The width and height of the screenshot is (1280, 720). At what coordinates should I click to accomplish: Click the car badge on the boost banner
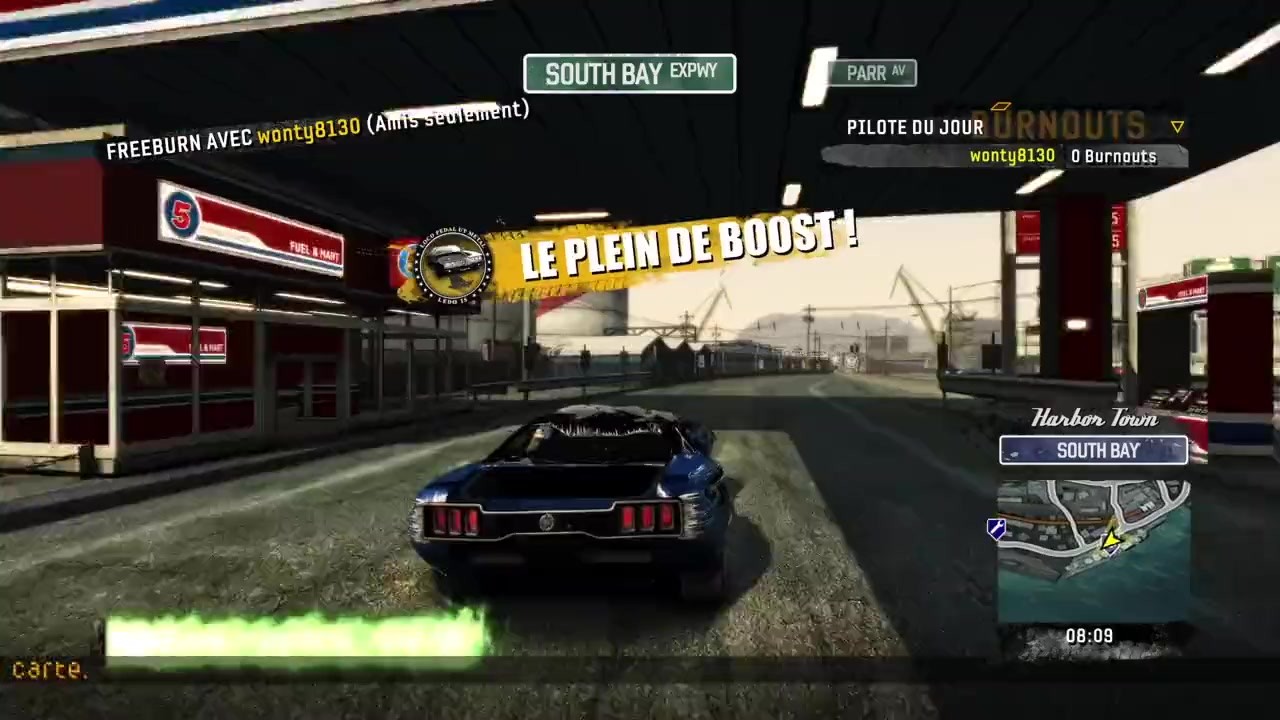(453, 265)
